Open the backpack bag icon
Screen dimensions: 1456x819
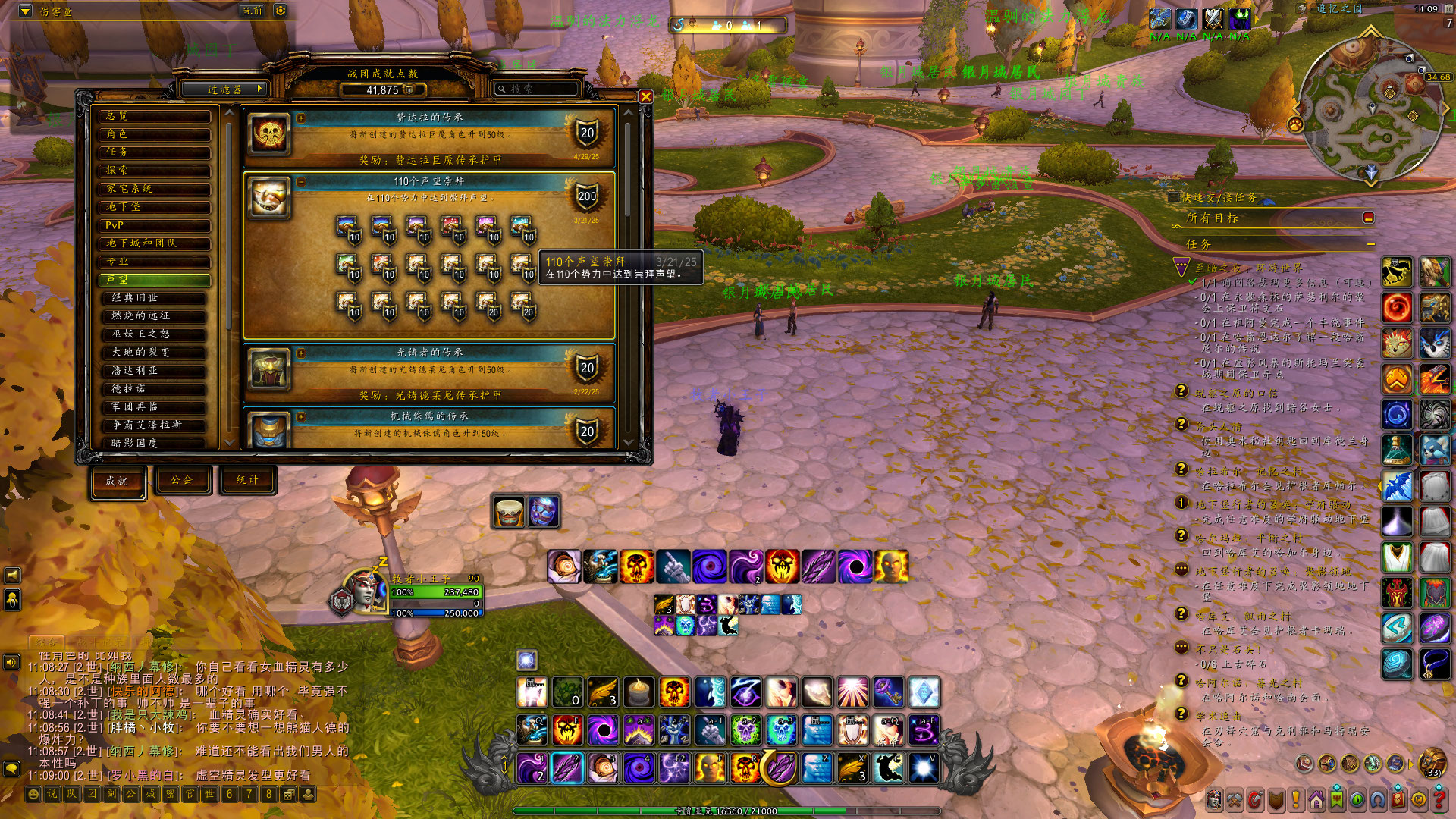click(1432, 762)
